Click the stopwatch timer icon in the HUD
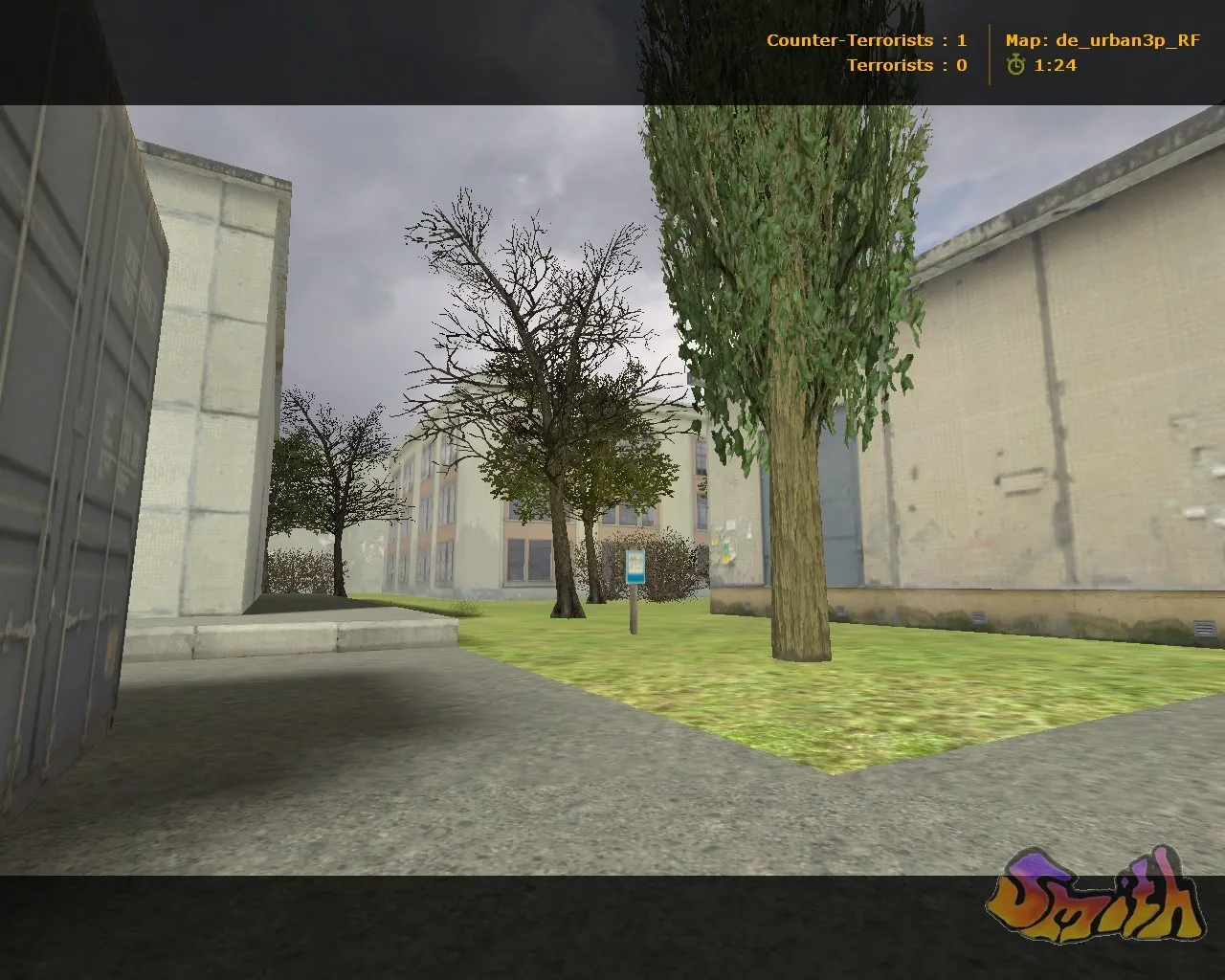The width and height of the screenshot is (1225, 980). tap(1014, 66)
